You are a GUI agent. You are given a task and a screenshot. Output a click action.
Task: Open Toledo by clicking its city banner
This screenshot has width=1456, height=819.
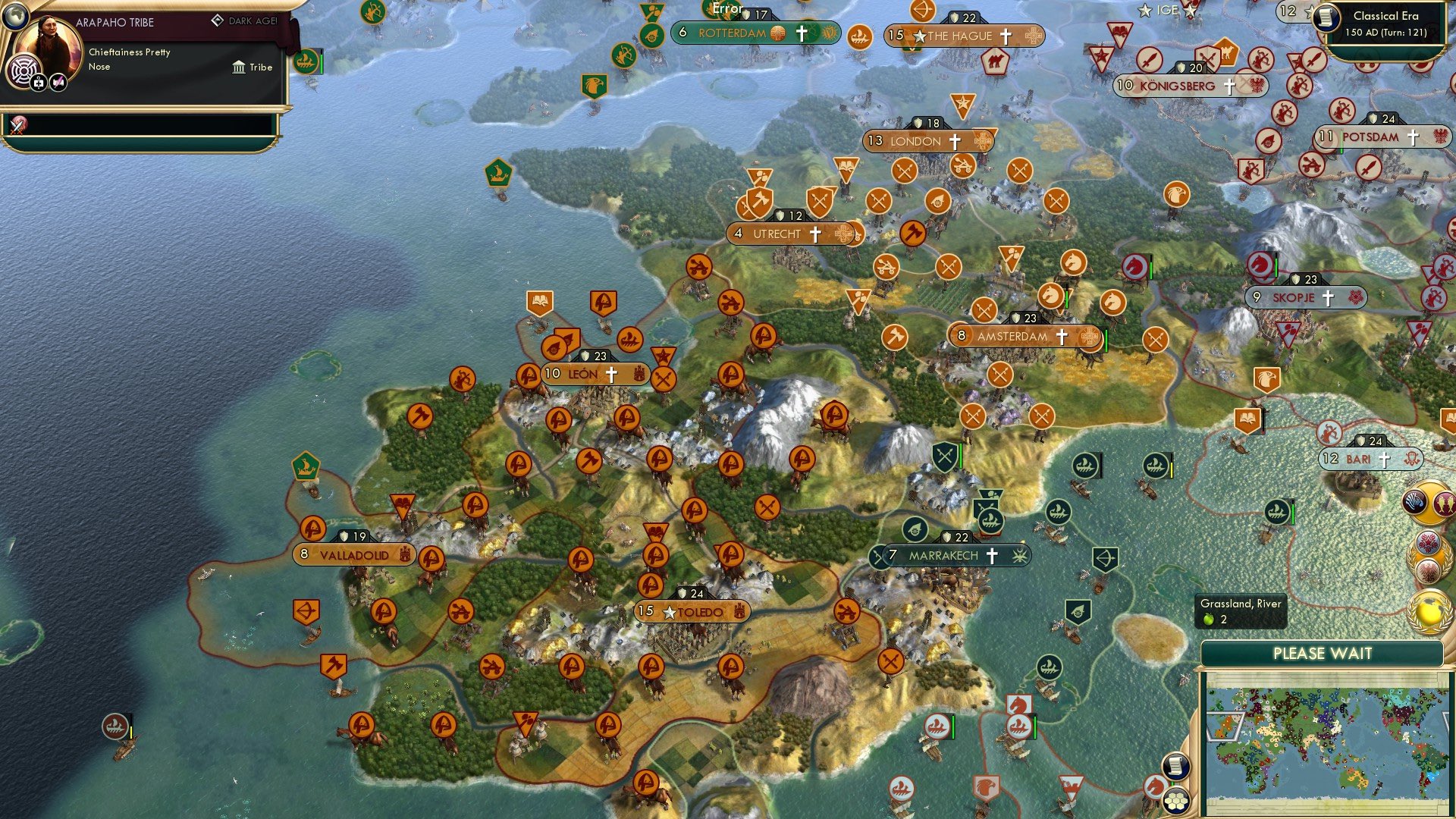click(x=692, y=611)
